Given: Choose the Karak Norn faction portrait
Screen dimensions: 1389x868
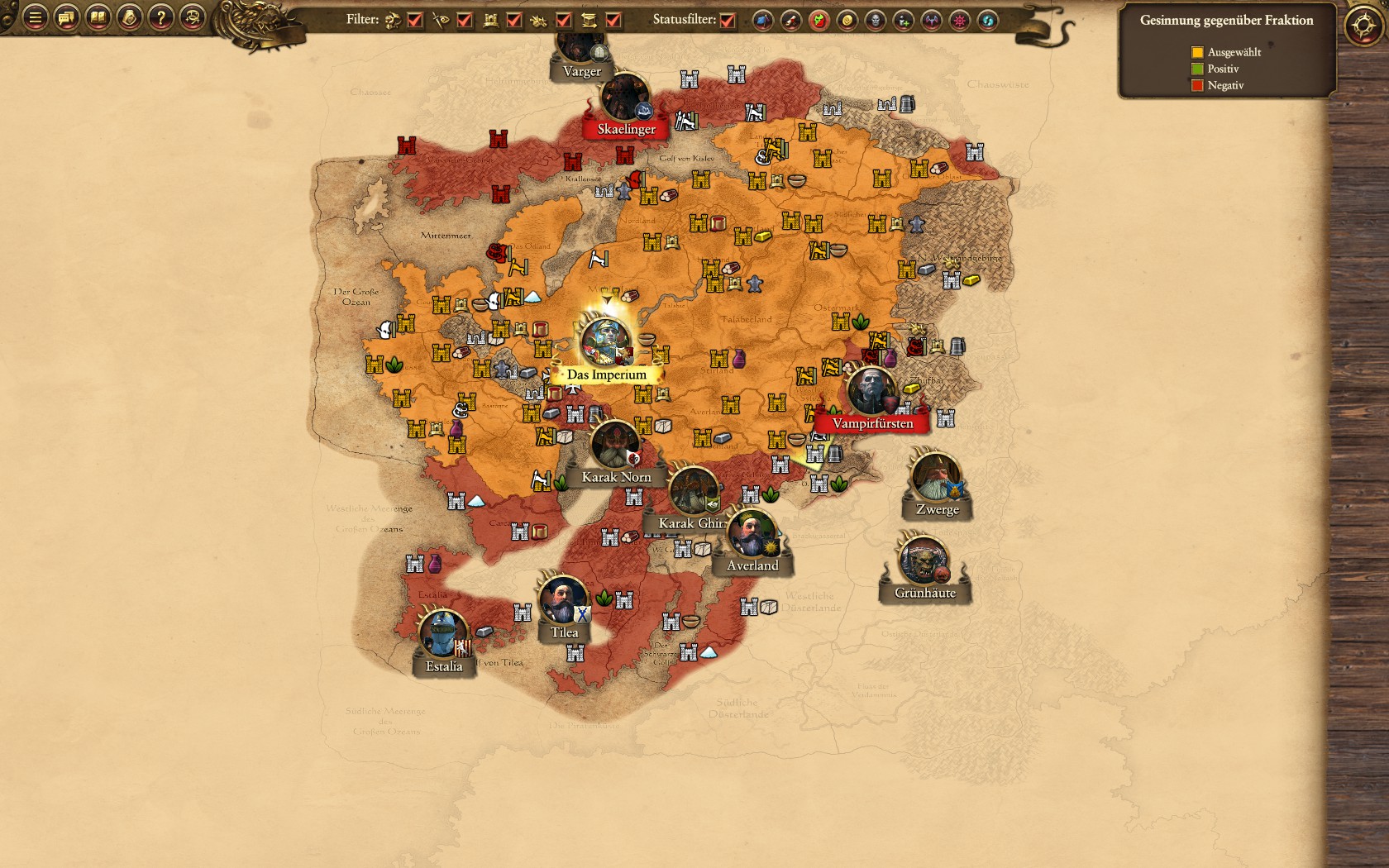Looking at the screenshot, I should click(614, 445).
